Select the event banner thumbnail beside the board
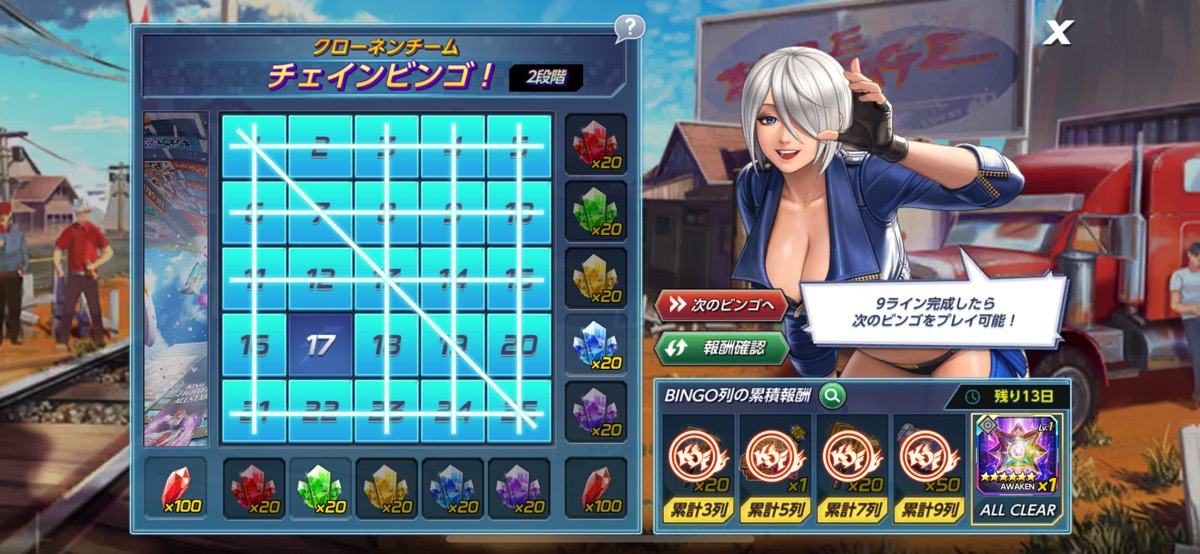The height and width of the screenshot is (554, 1200). tap(176, 278)
